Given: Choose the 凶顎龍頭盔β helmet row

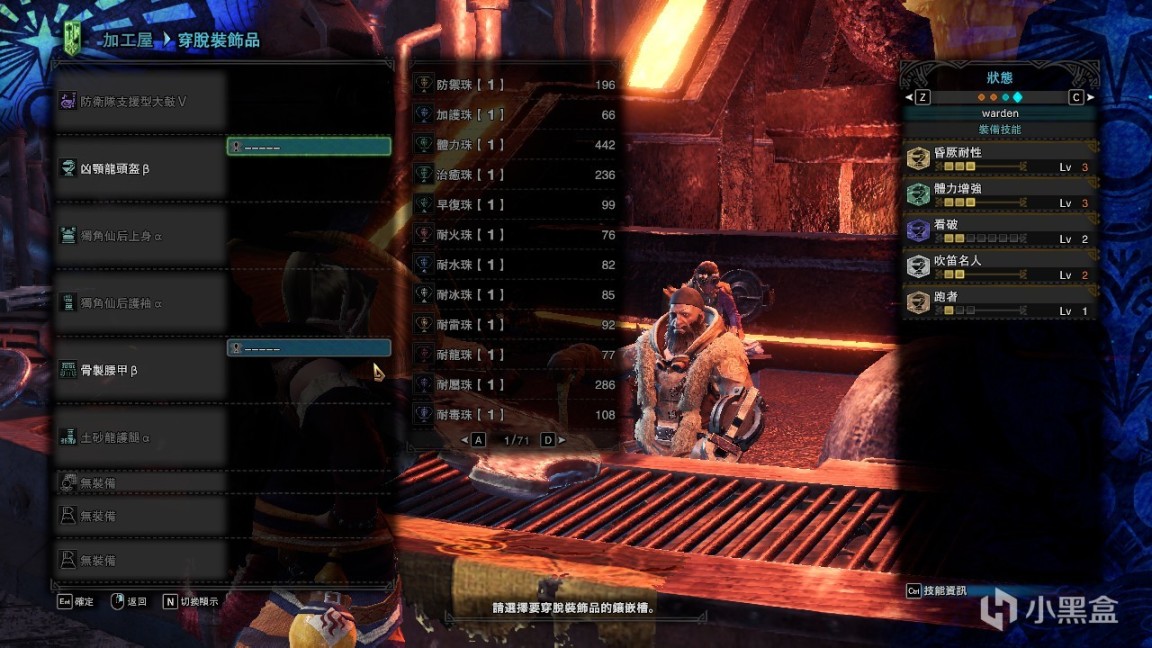Looking at the screenshot, I should coord(140,169).
